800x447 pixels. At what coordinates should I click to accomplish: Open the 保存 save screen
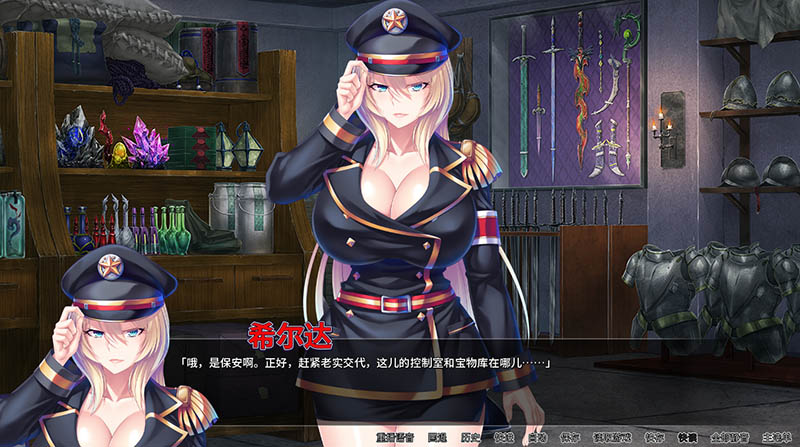click(570, 437)
